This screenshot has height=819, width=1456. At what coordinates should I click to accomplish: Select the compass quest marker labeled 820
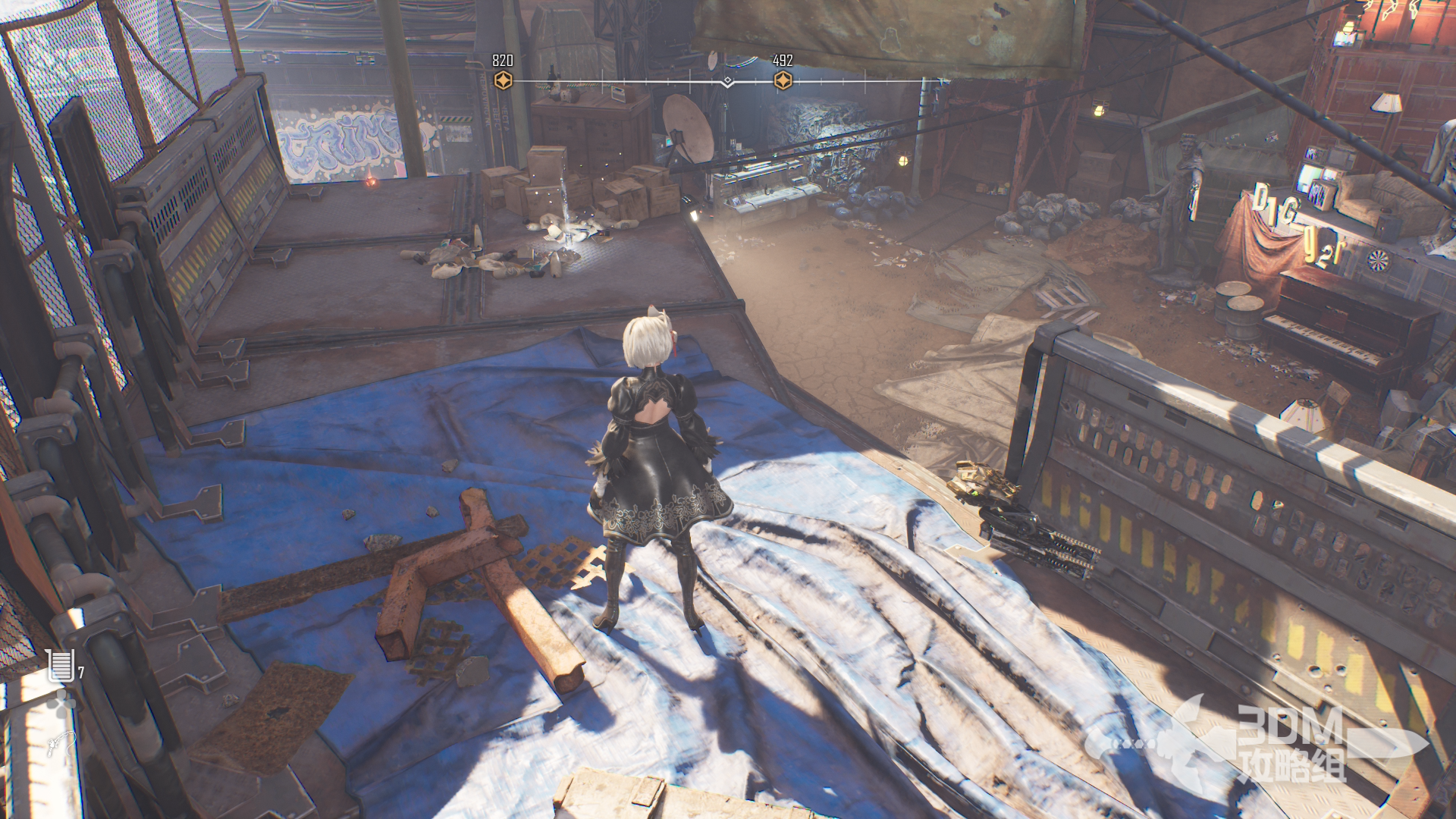503,80
